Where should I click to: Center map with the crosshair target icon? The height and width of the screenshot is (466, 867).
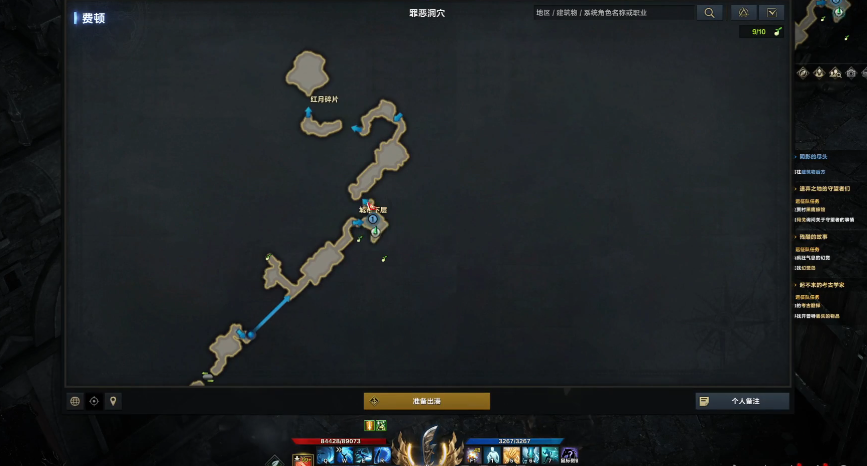pyautogui.click(x=94, y=401)
